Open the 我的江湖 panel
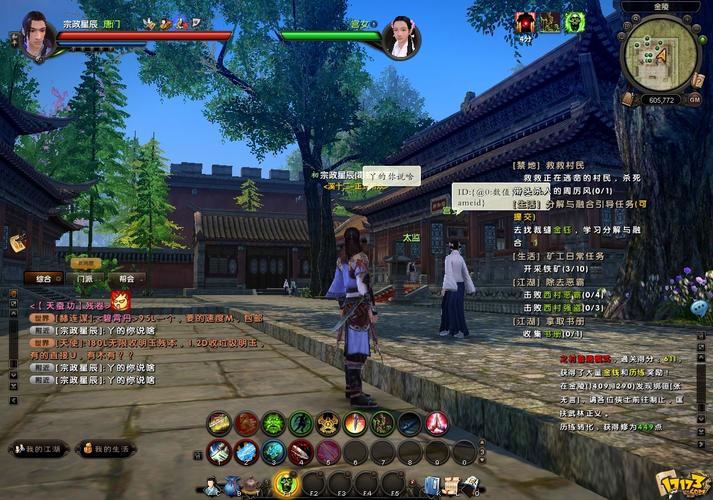This screenshot has height=500, width=713. coord(39,449)
